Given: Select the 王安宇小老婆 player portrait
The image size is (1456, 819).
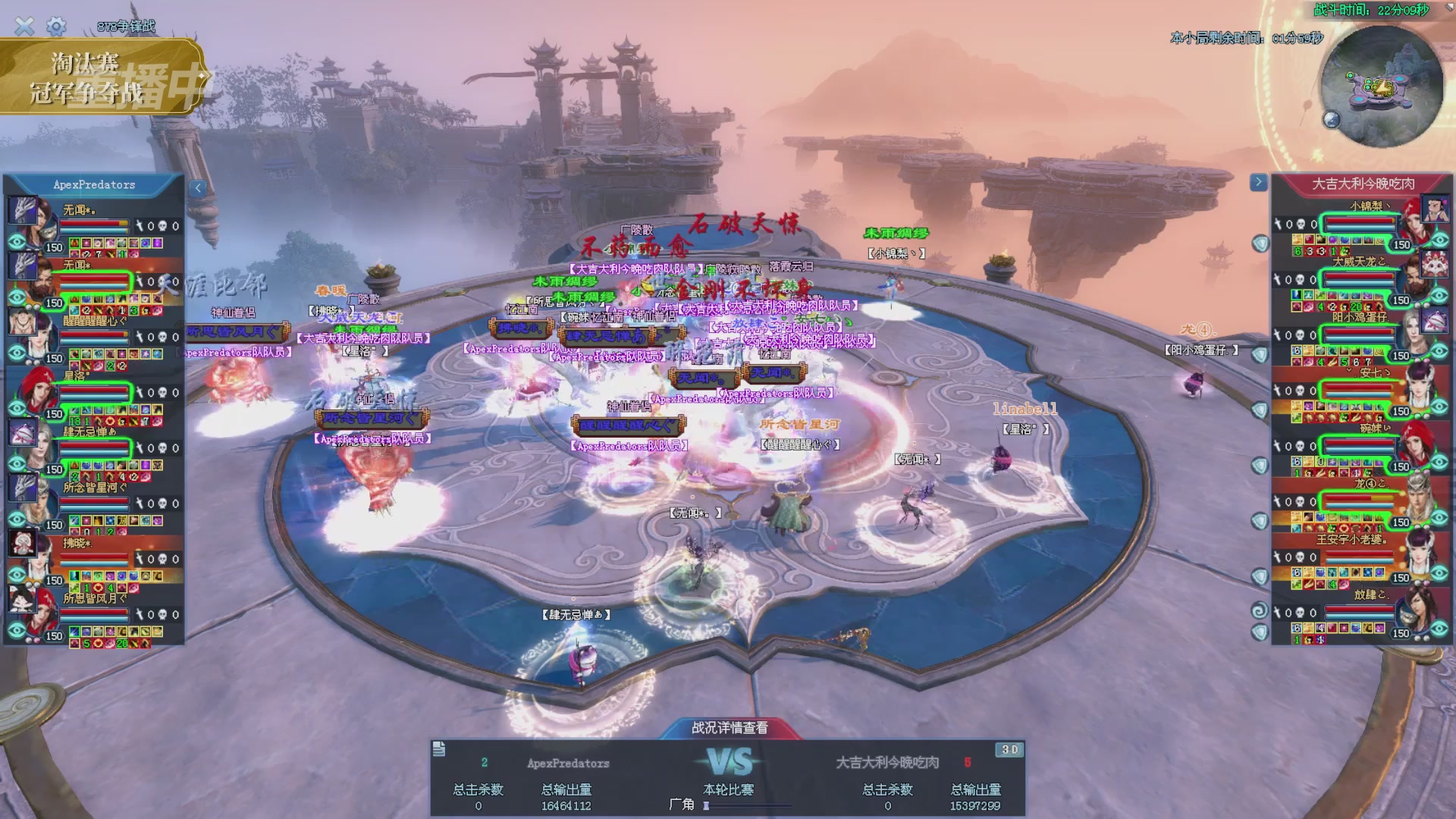Looking at the screenshot, I should coord(1418,553).
